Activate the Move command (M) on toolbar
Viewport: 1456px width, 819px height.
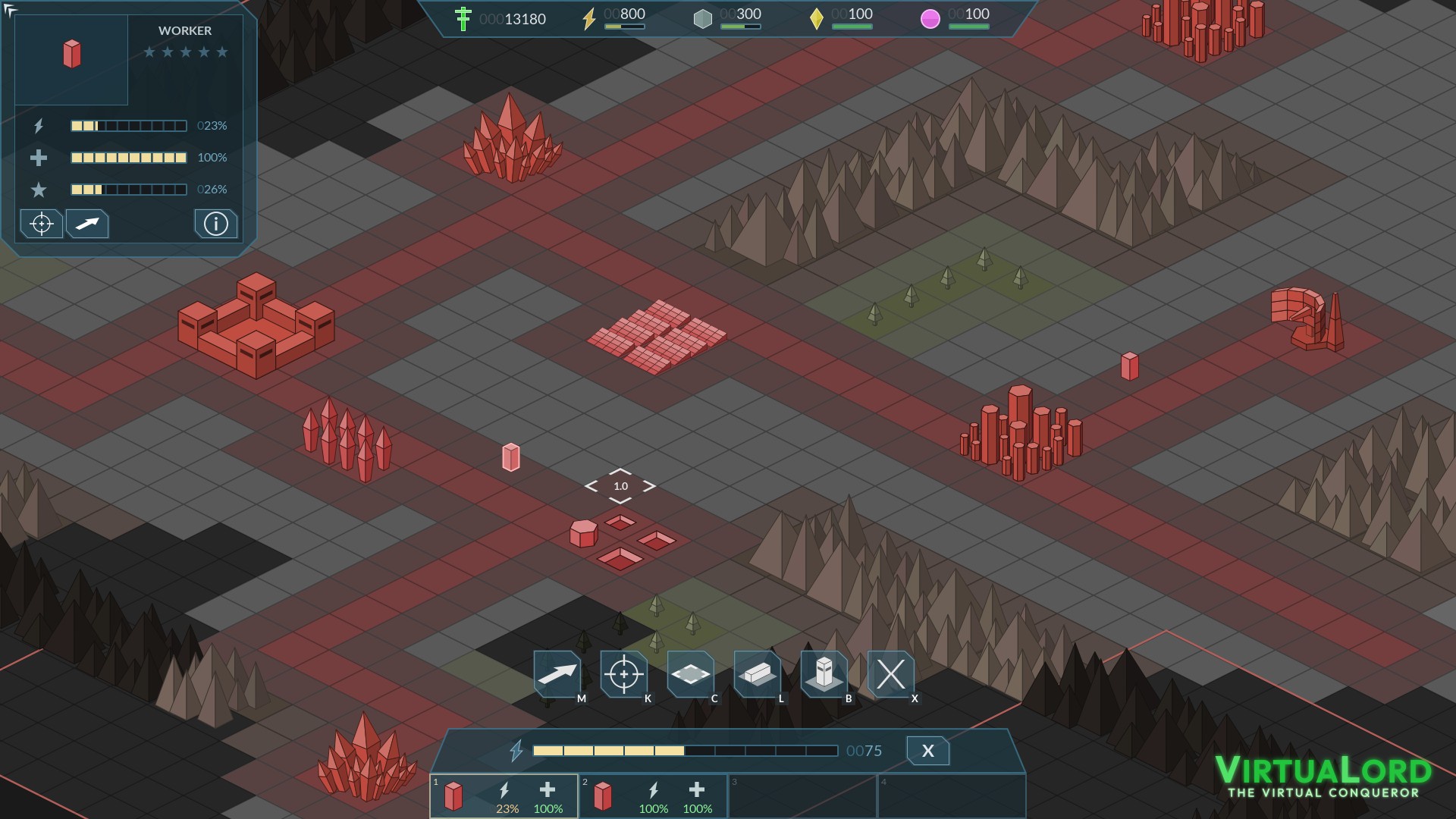point(557,673)
